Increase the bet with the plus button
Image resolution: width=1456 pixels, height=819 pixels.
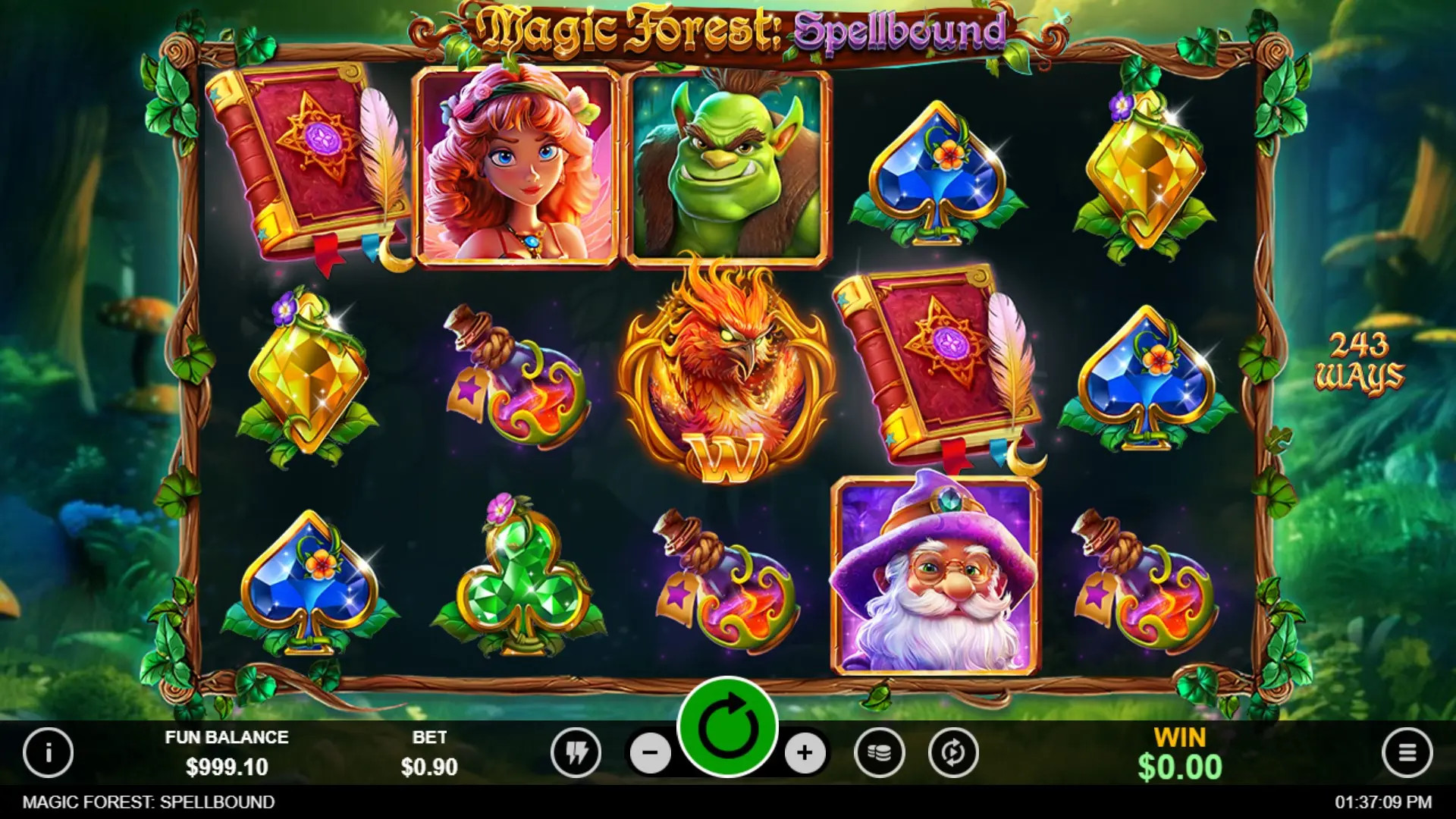click(805, 753)
